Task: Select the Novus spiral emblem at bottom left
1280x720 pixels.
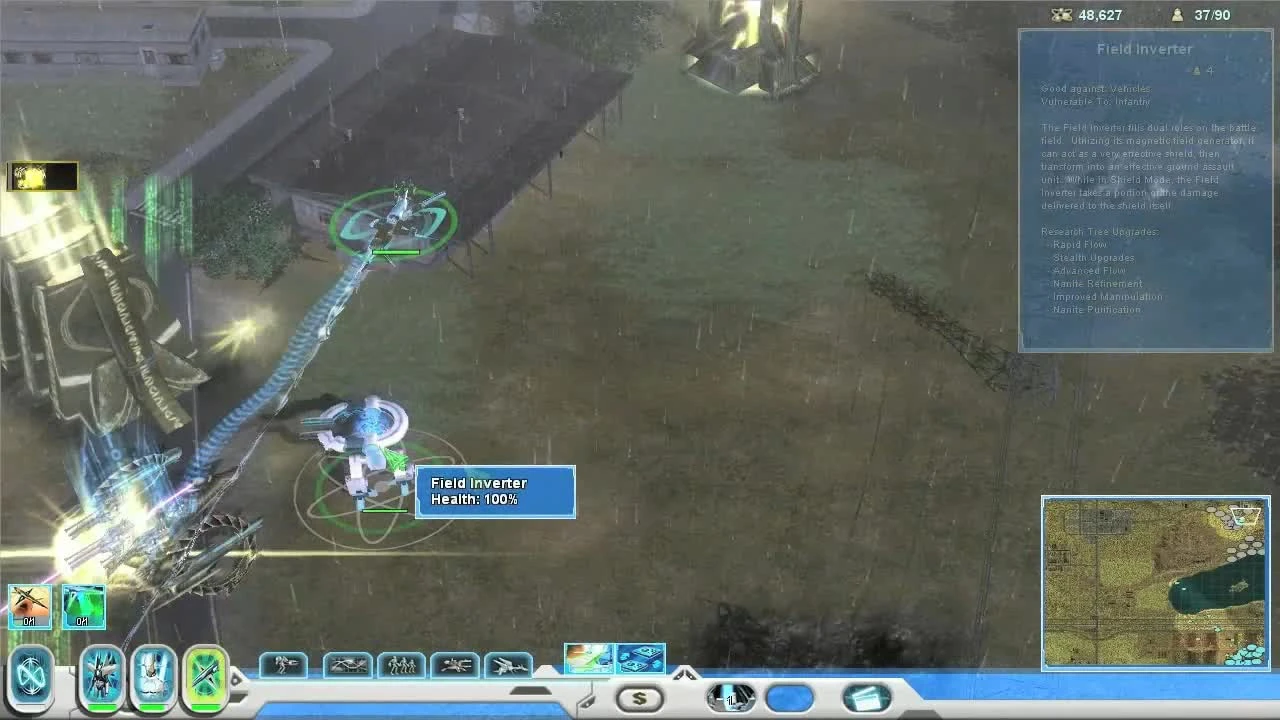Action: pos(30,675)
